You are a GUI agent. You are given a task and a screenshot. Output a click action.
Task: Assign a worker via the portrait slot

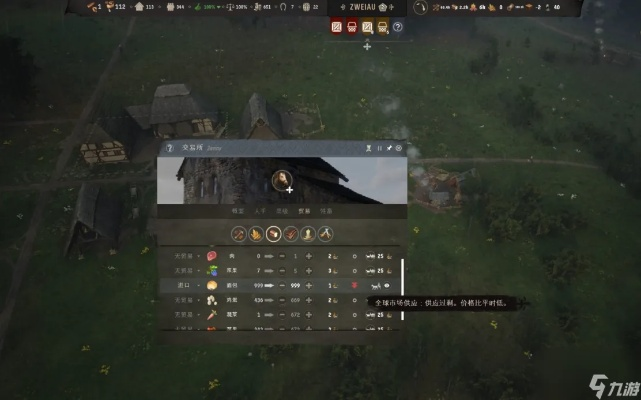pyautogui.click(x=282, y=180)
